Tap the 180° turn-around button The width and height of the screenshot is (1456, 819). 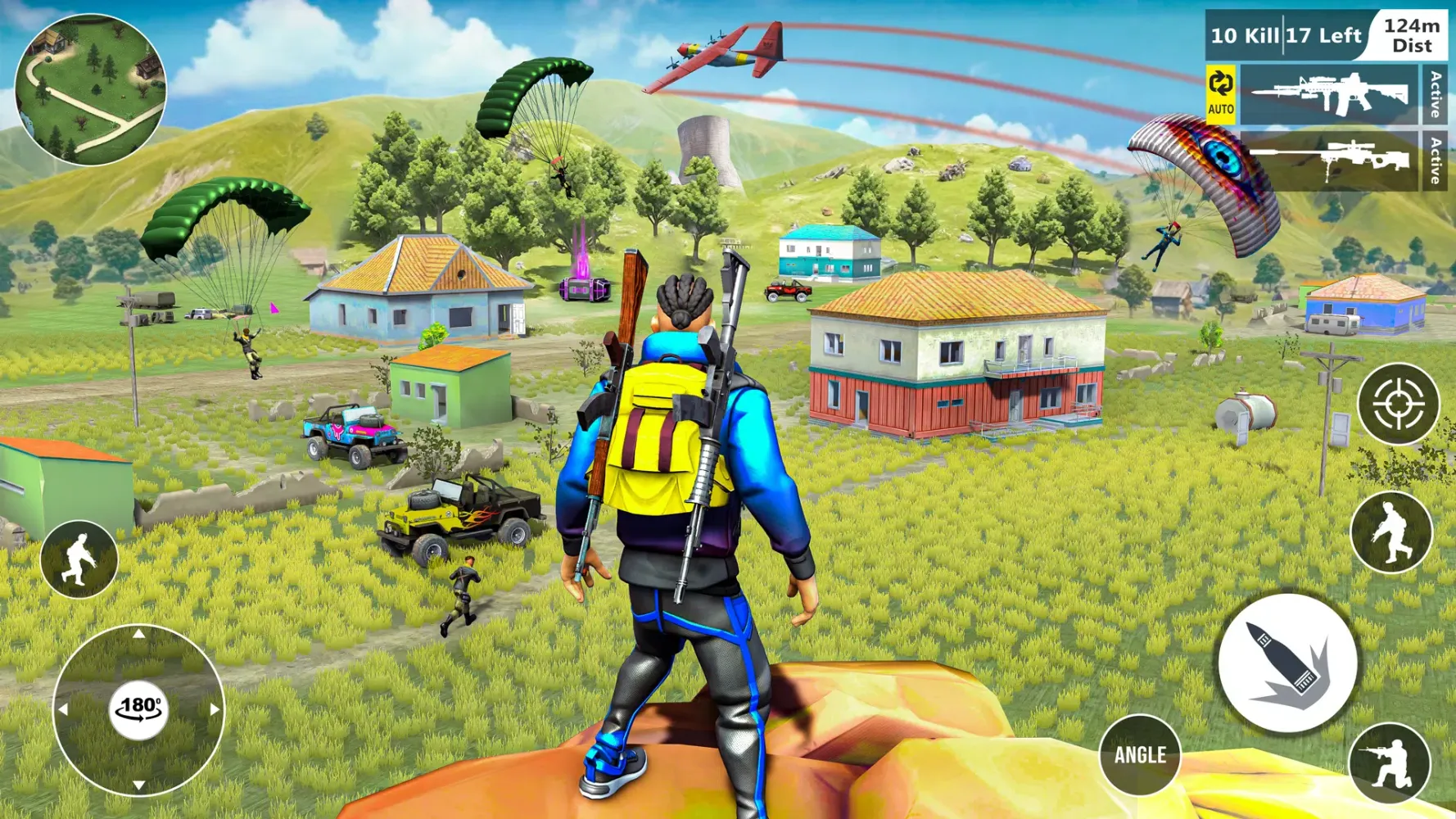click(x=139, y=709)
